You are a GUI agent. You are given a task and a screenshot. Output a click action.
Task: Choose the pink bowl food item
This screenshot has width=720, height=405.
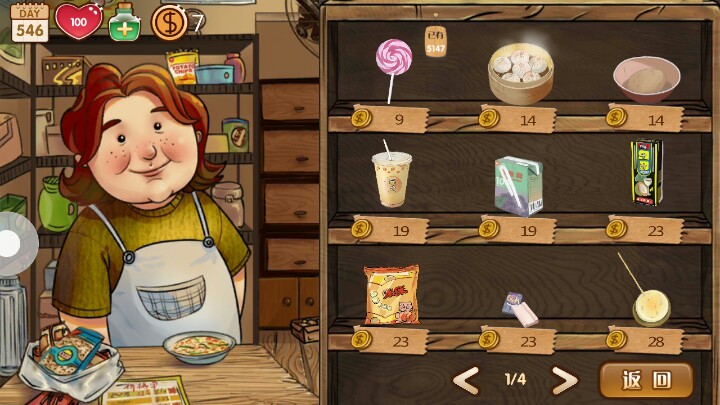coord(646,78)
